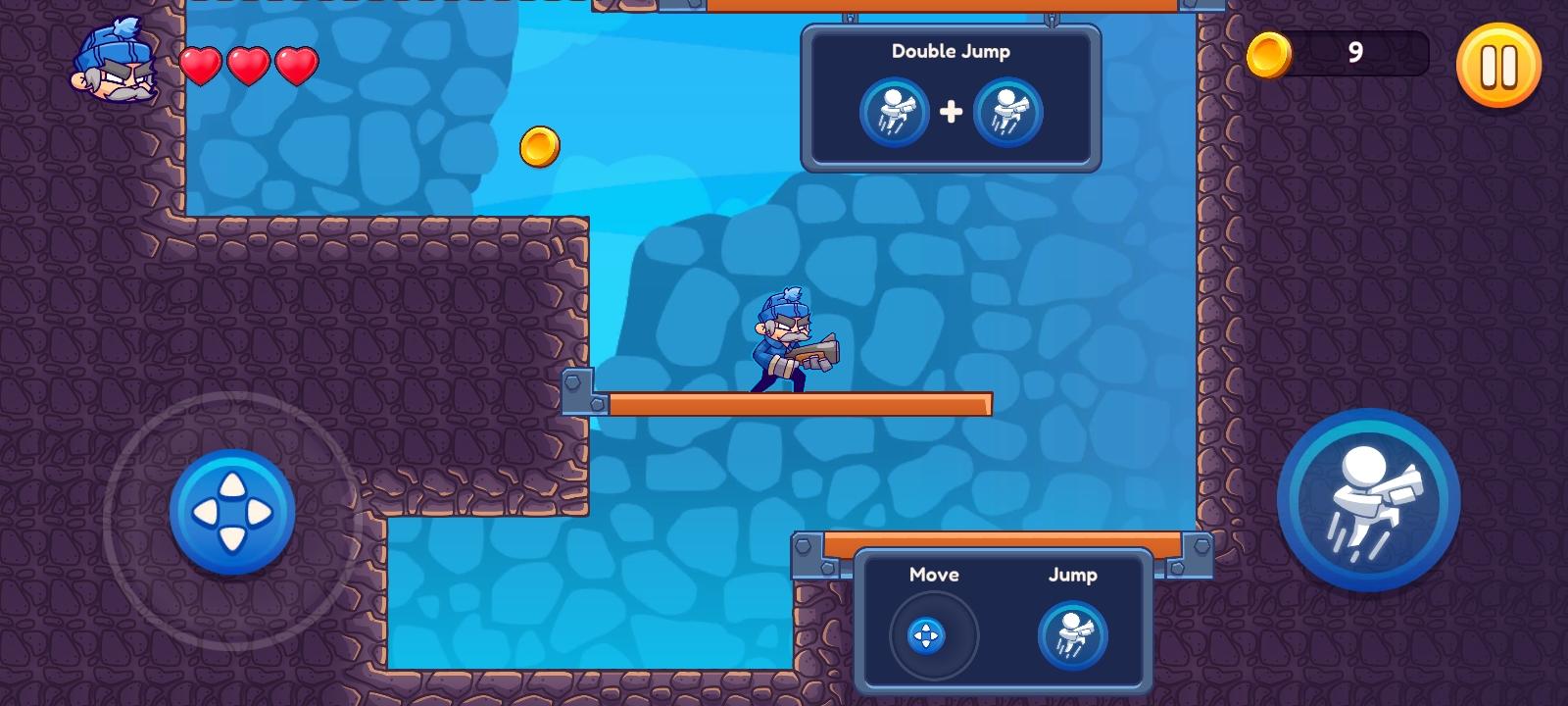Tap the Double Jump tutorial panel title
Screen dimensions: 1568x706
click(x=950, y=51)
